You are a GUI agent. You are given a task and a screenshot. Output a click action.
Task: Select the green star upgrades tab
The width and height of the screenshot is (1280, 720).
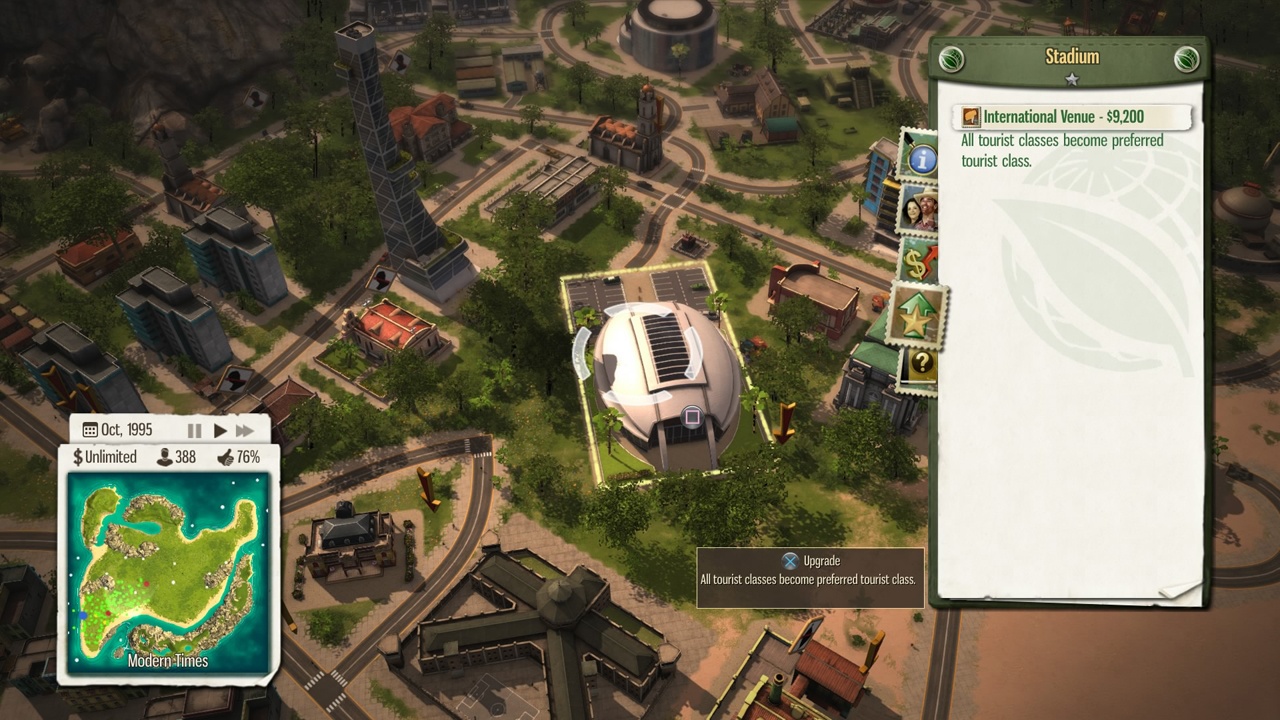[918, 316]
